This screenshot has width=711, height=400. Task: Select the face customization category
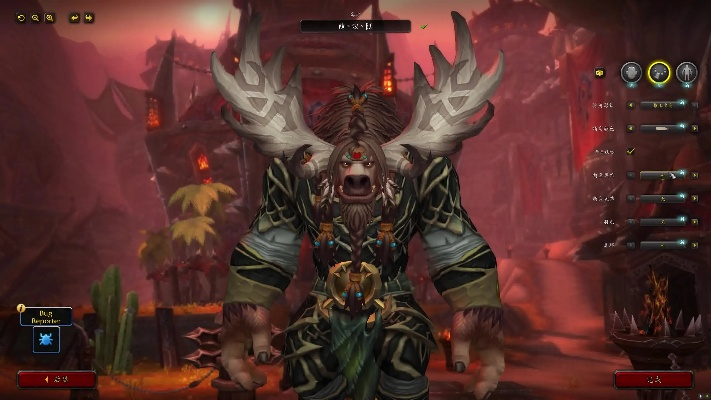[631, 72]
